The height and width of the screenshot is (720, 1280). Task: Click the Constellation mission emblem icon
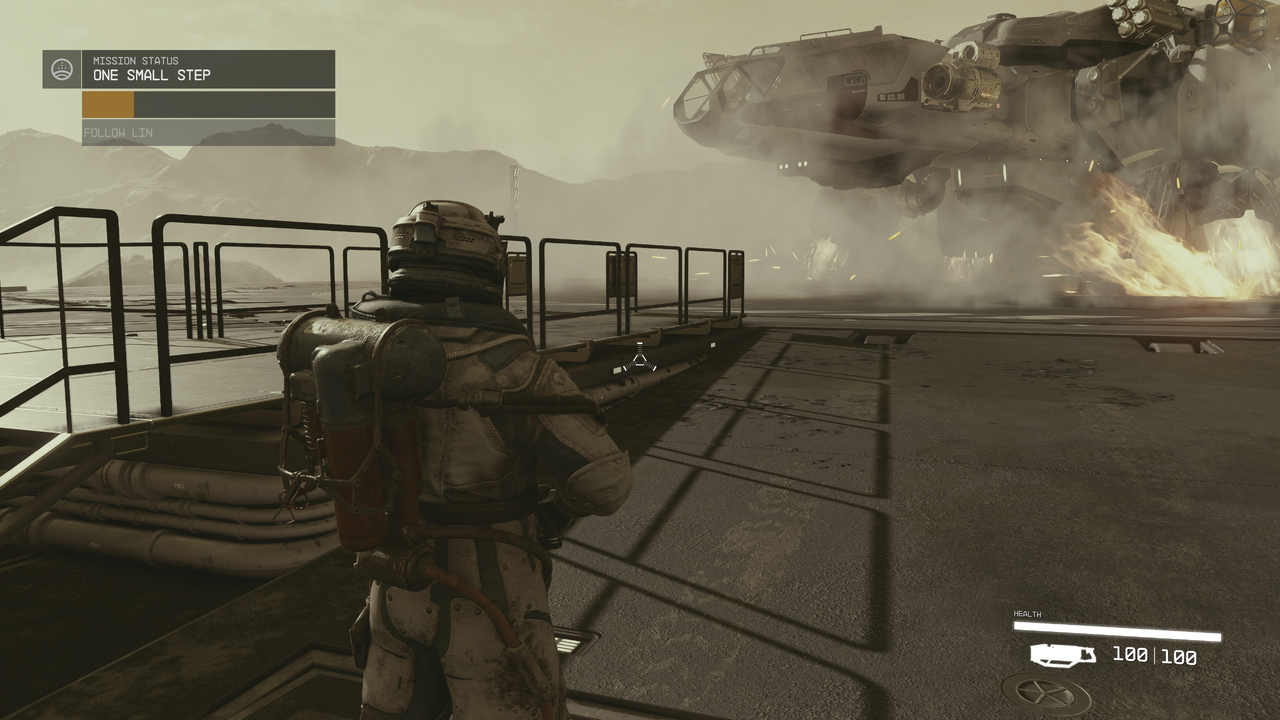coord(62,69)
